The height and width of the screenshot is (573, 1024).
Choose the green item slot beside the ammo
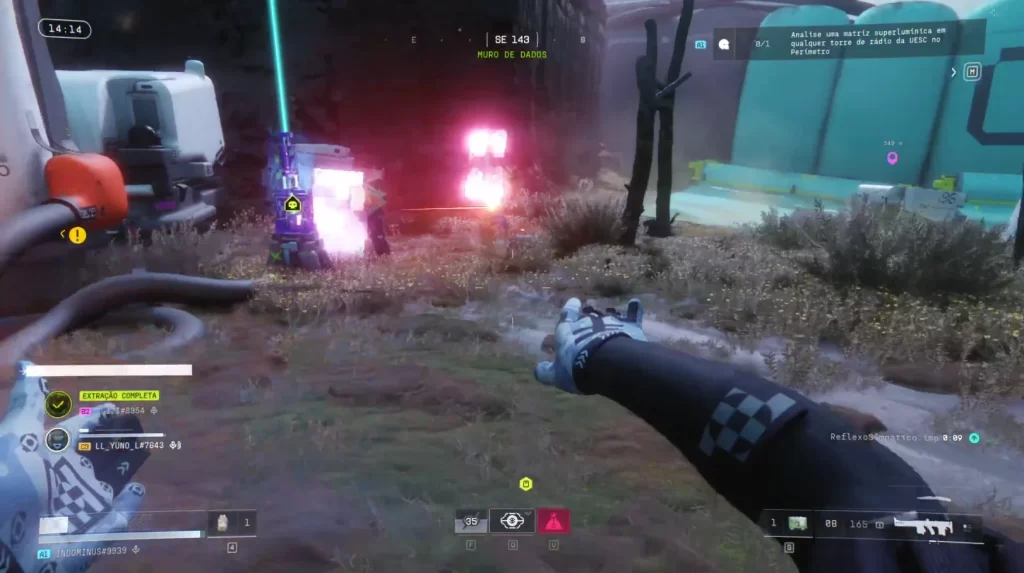(x=797, y=523)
